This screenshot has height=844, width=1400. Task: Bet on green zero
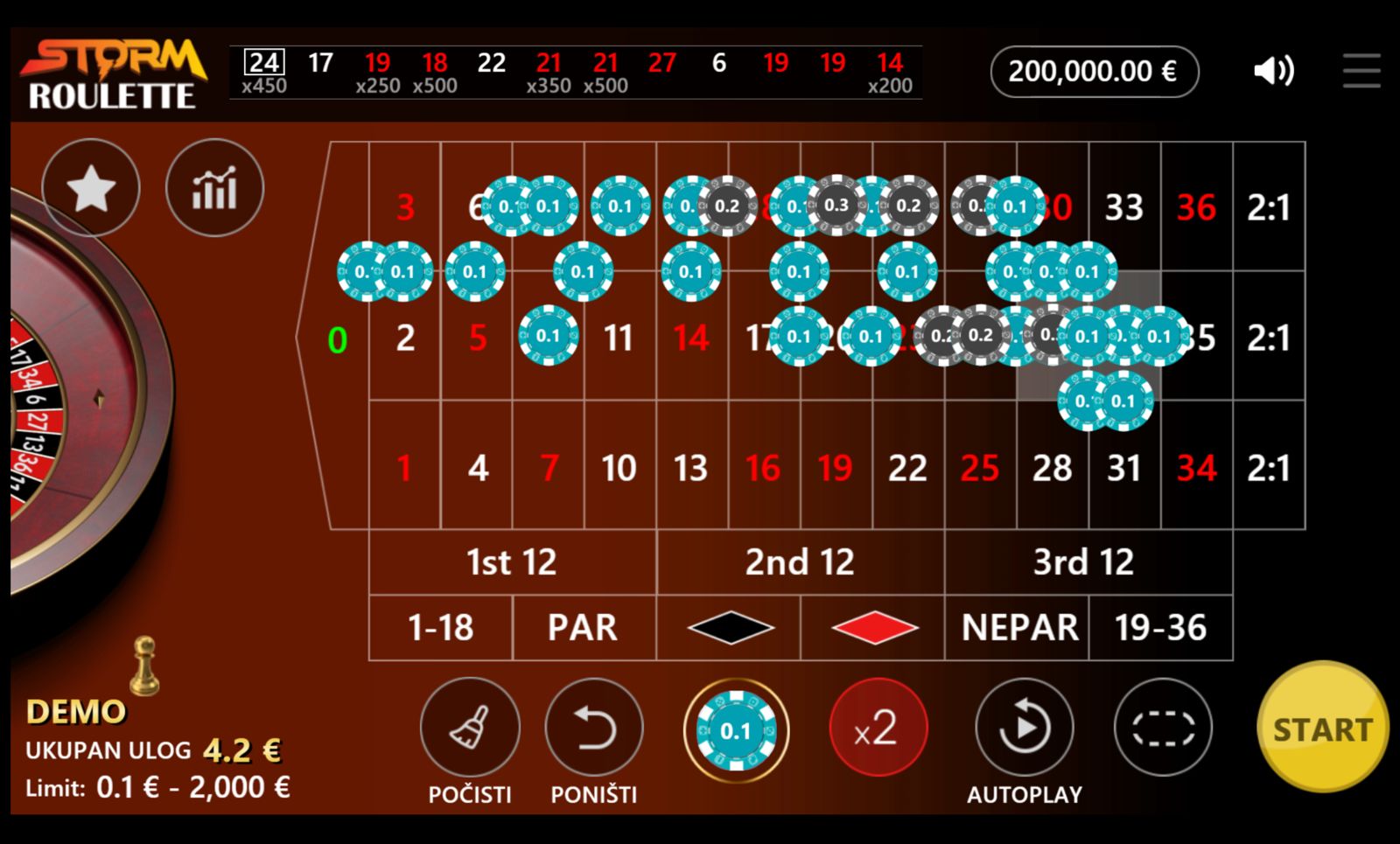tap(337, 339)
